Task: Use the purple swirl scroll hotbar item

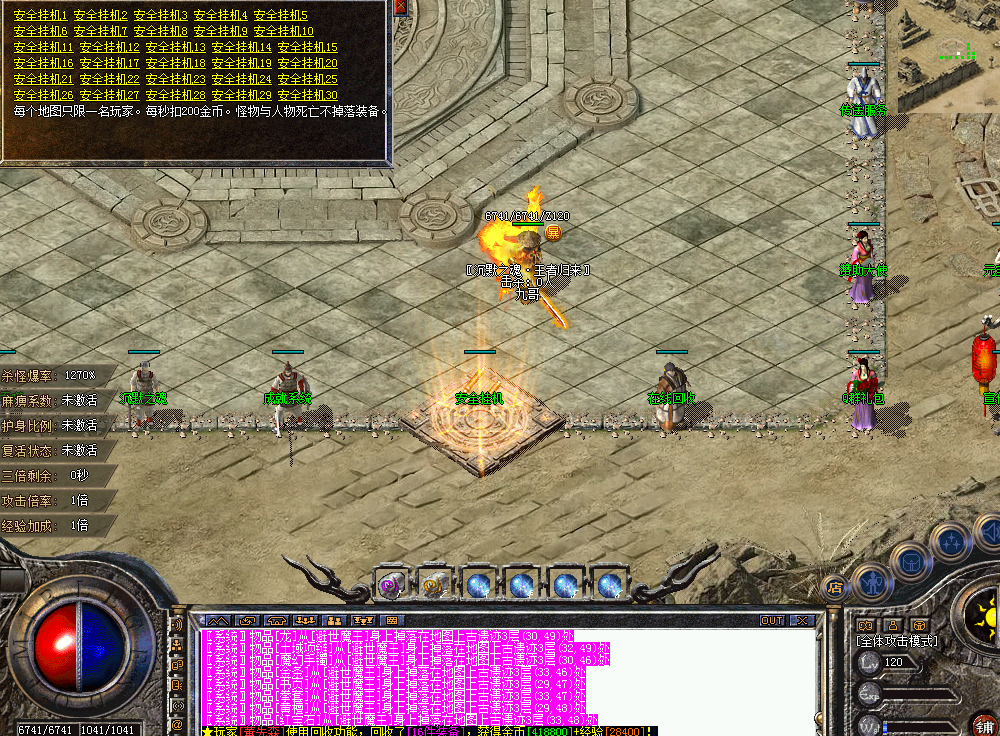Action: coord(390,584)
